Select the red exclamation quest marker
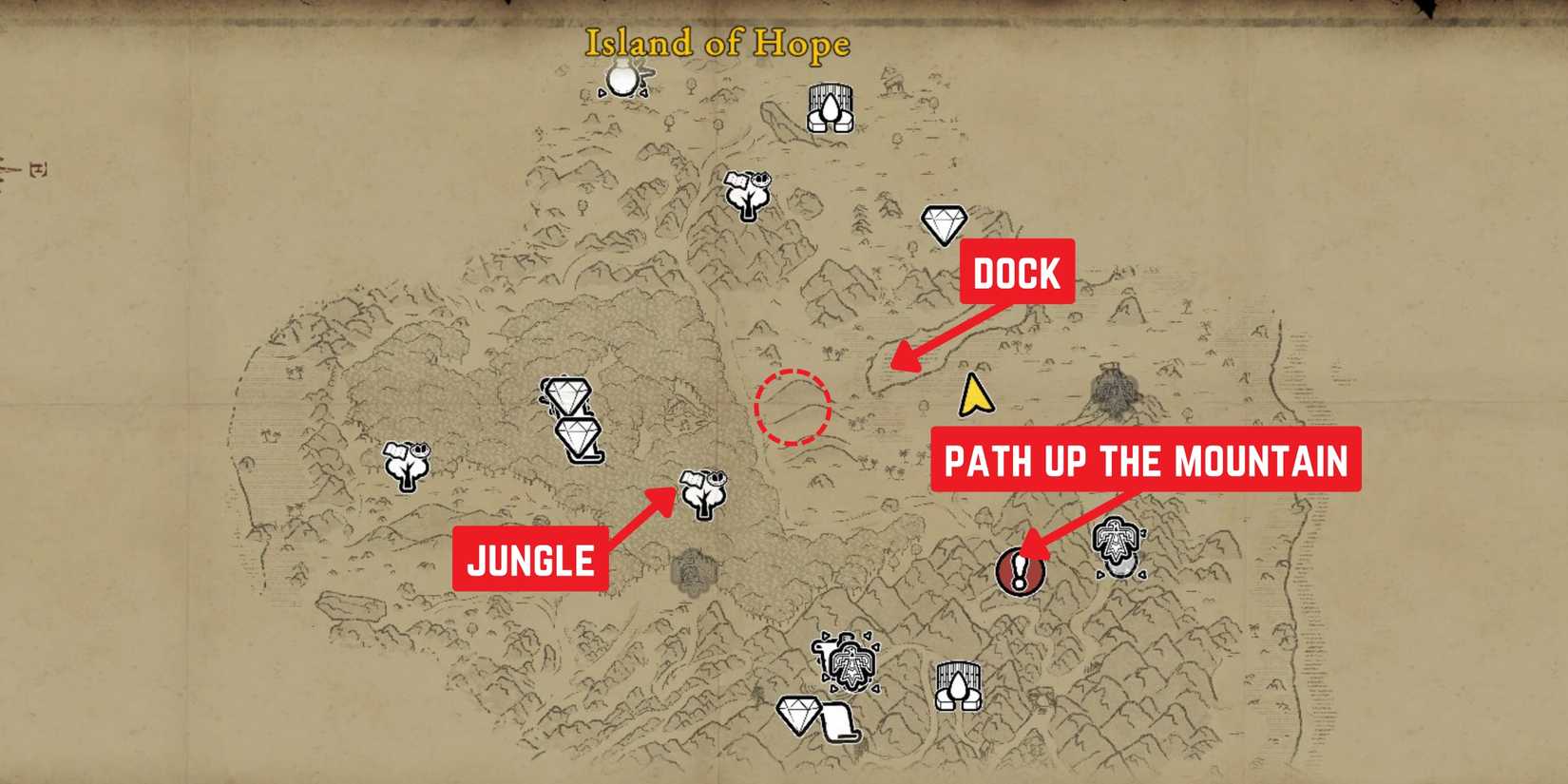The width and height of the screenshot is (1568, 784). [1020, 571]
